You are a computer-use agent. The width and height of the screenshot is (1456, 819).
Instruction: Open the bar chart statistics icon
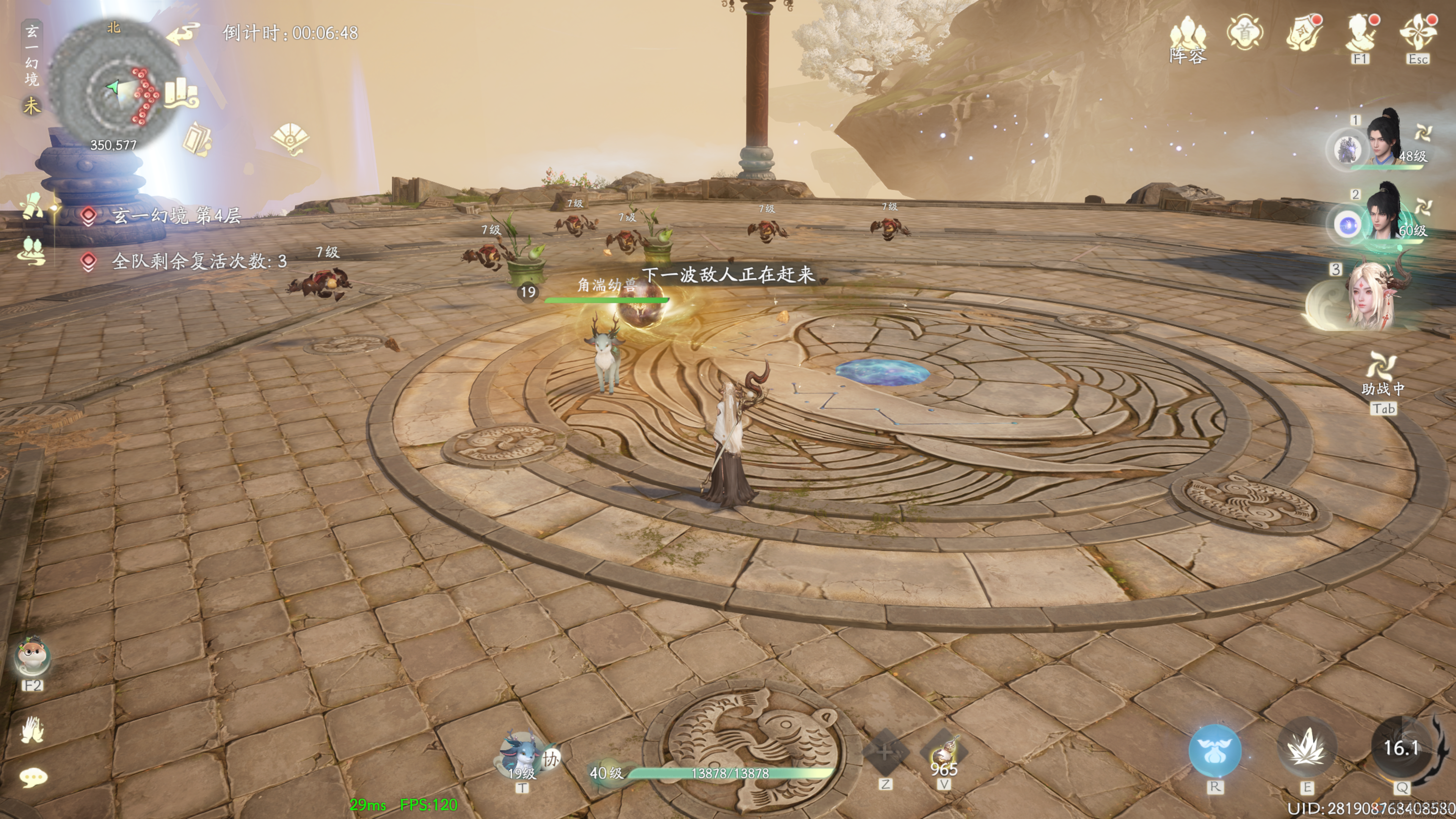(180, 94)
